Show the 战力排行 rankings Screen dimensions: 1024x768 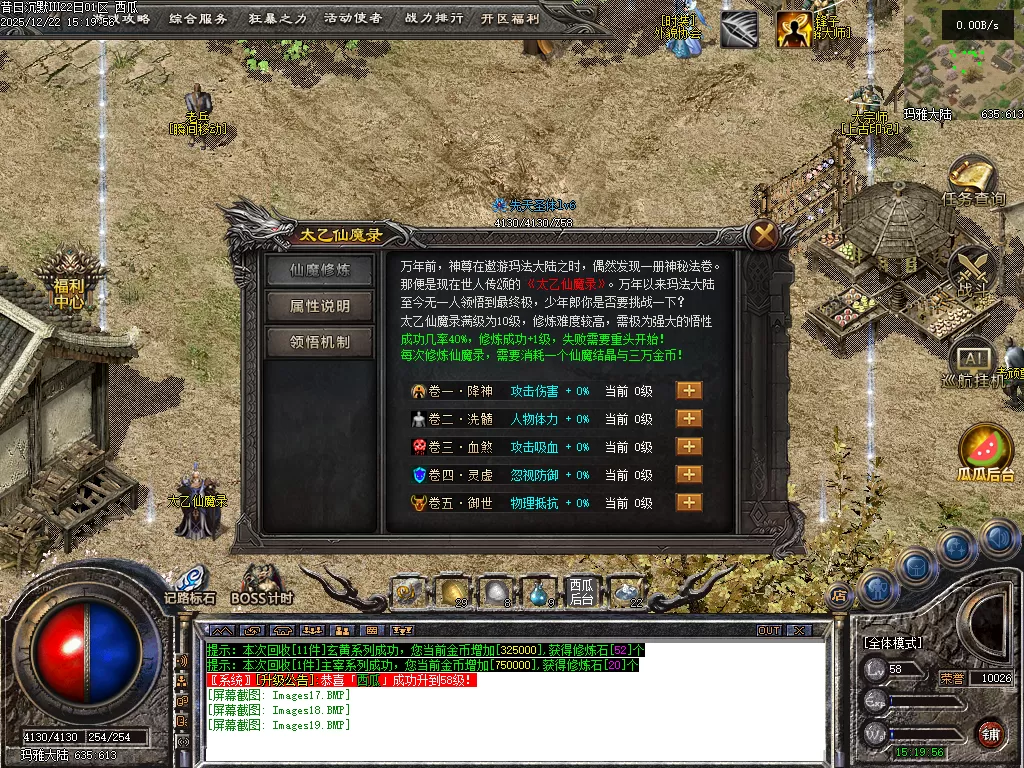click(434, 18)
